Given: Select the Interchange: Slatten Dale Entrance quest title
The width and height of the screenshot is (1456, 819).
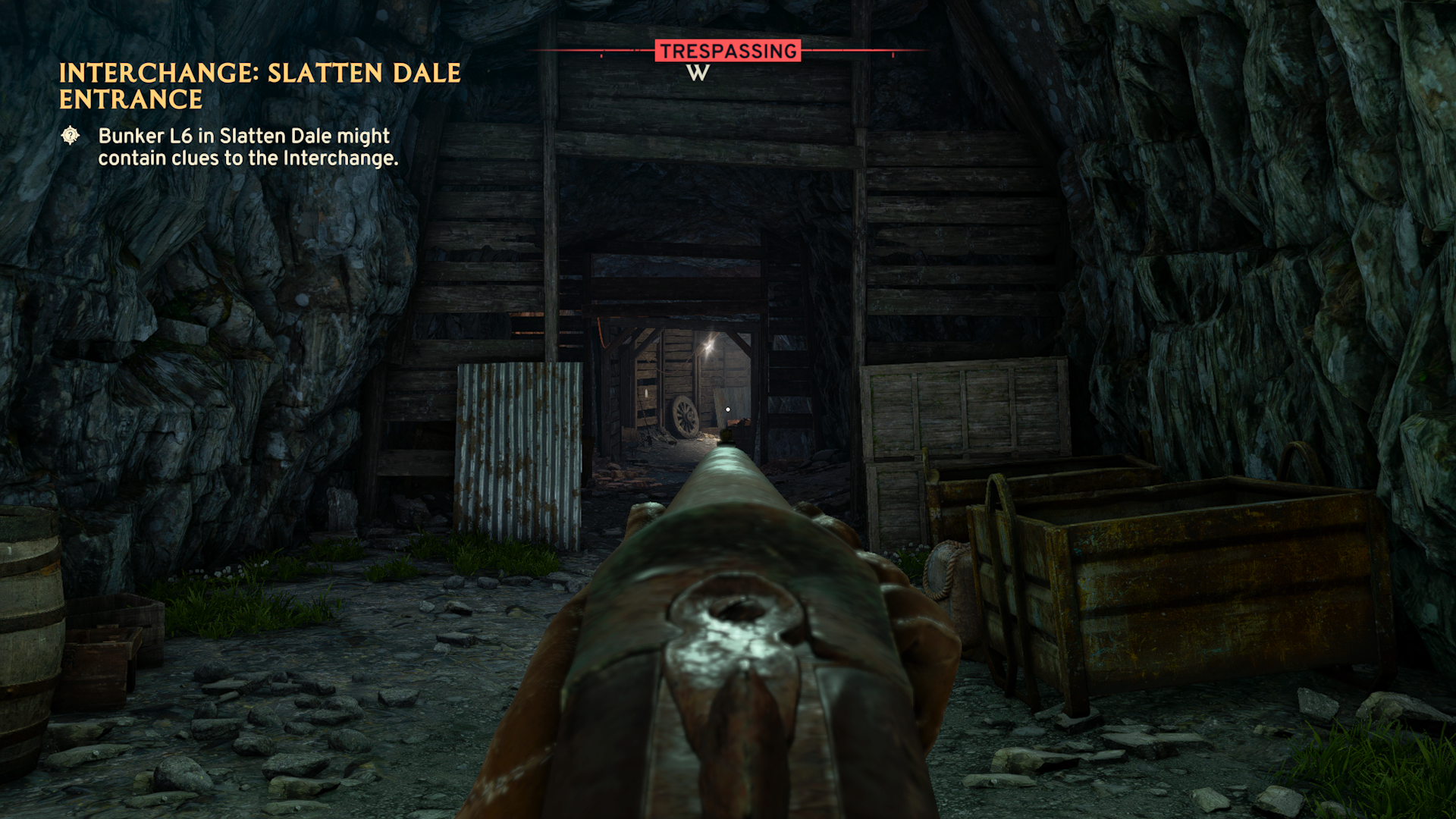Looking at the screenshot, I should pyautogui.click(x=259, y=86).
